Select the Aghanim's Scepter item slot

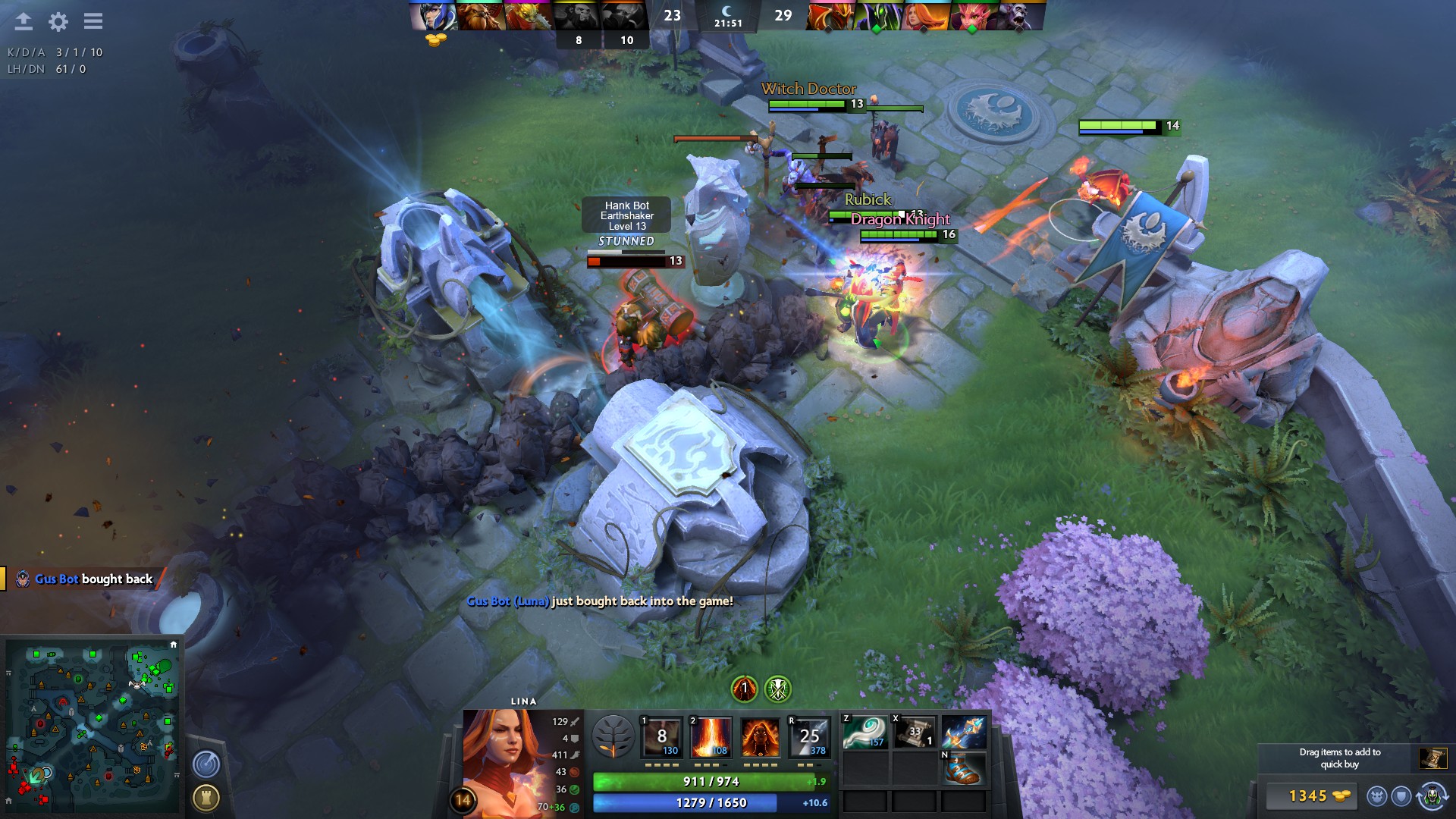pos(964,733)
